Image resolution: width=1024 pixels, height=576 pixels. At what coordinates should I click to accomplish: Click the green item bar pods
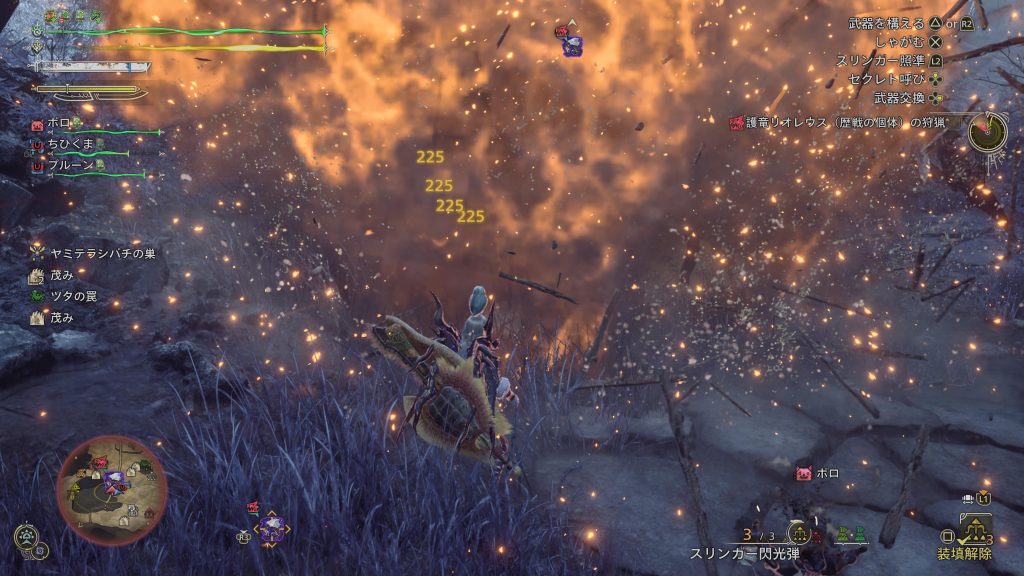tap(851, 535)
